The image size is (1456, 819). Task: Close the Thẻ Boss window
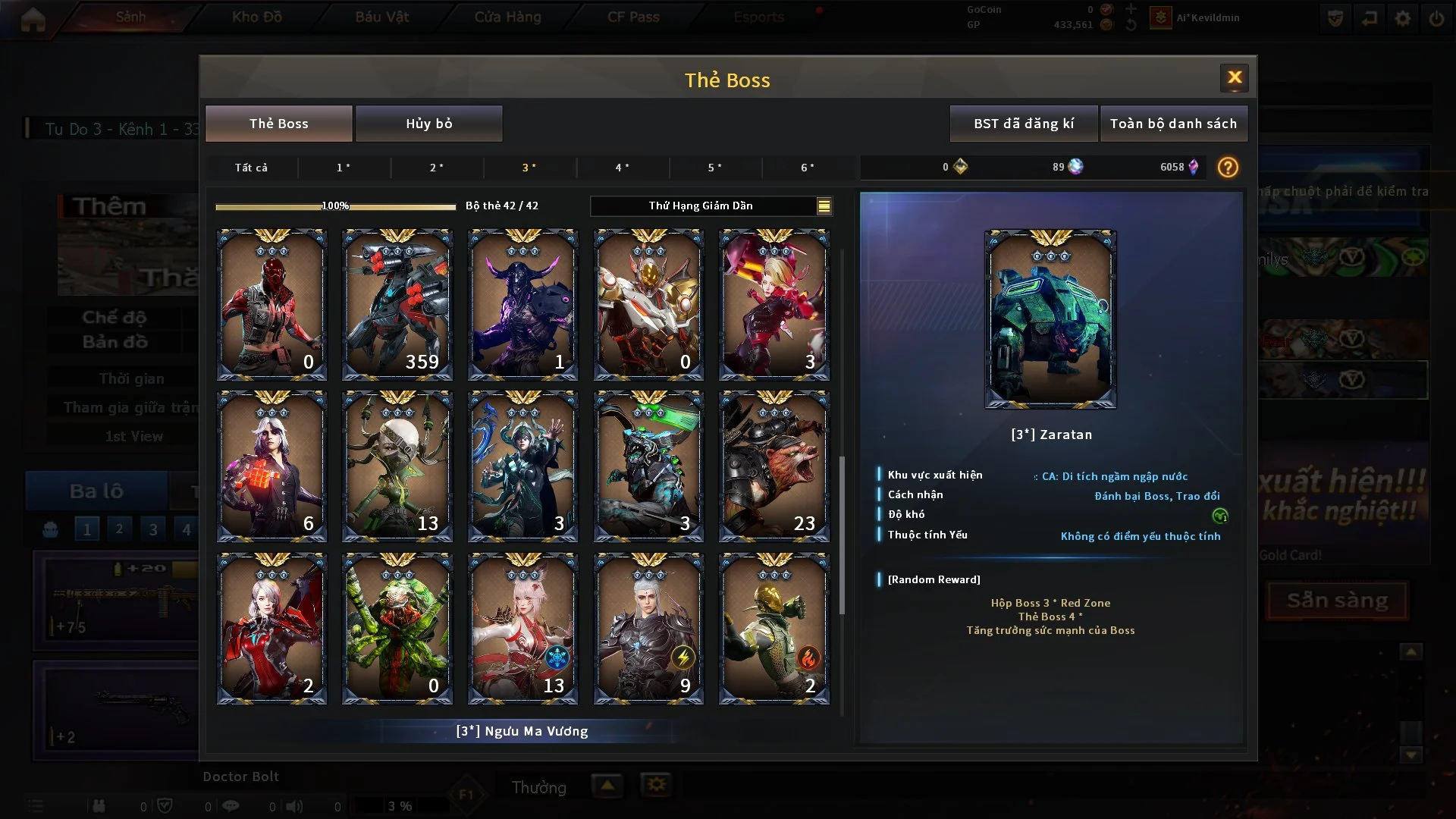click(x=1234, y=78)
